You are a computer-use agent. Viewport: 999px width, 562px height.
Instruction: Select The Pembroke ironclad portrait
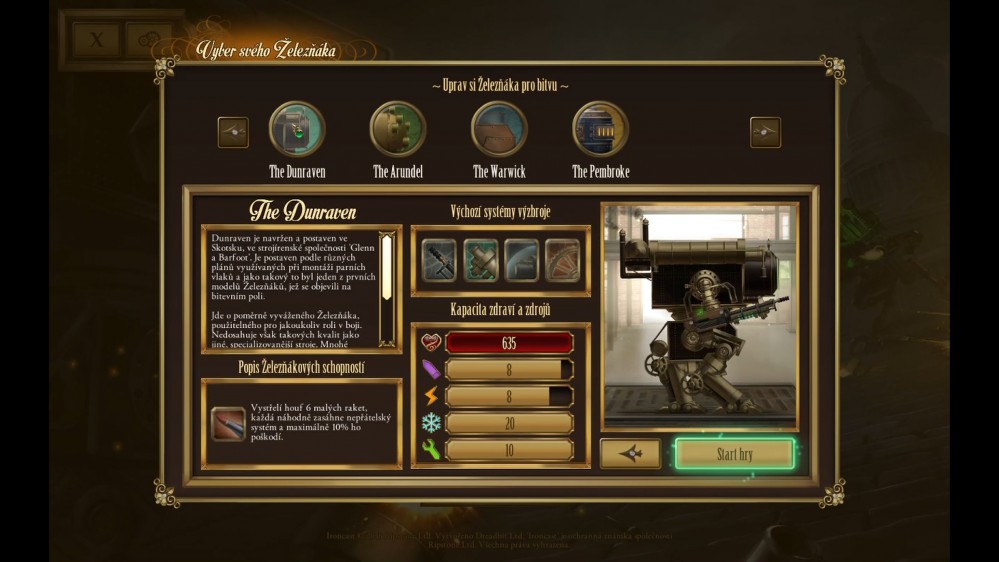(x=600, y=130)
